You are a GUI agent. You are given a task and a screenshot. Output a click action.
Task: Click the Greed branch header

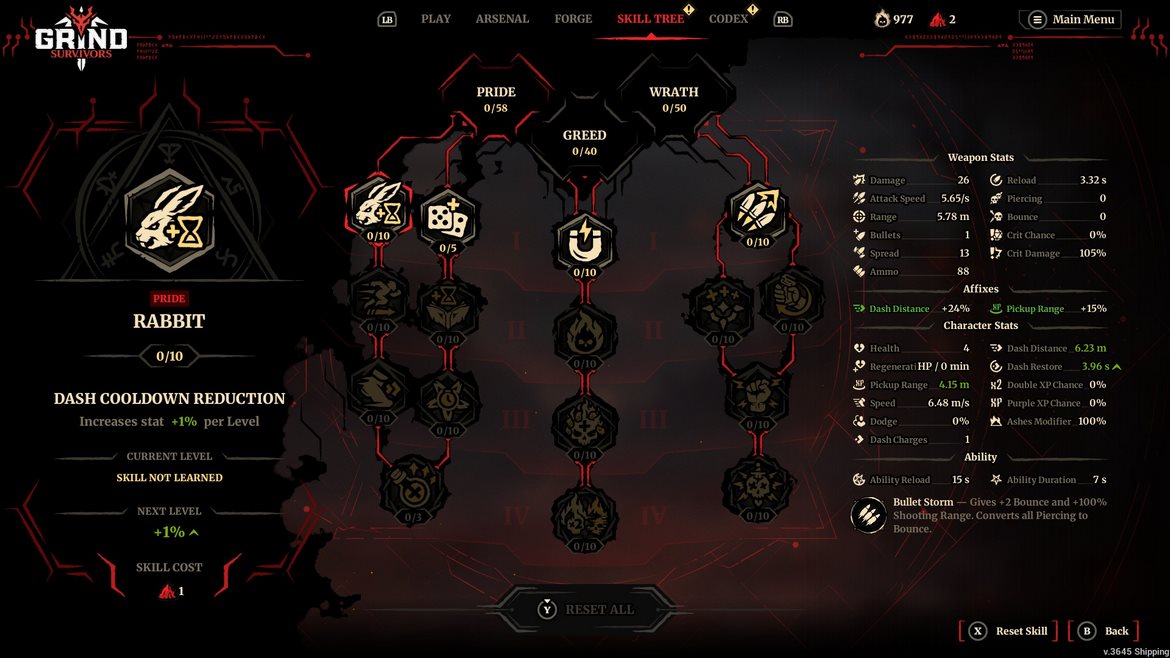584,142
